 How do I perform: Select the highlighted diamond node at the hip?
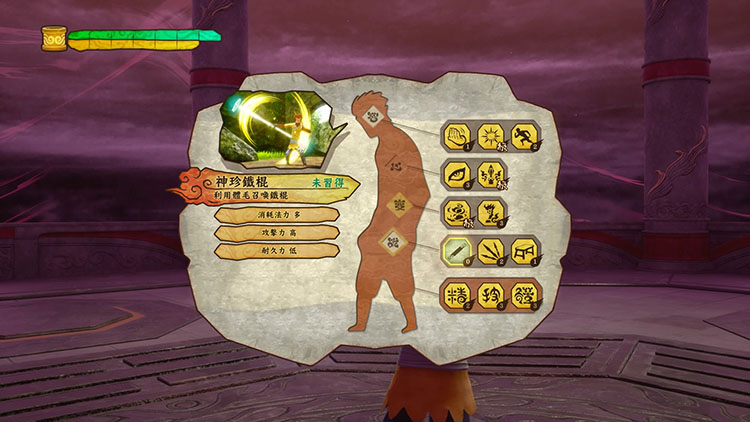(393, 241)
